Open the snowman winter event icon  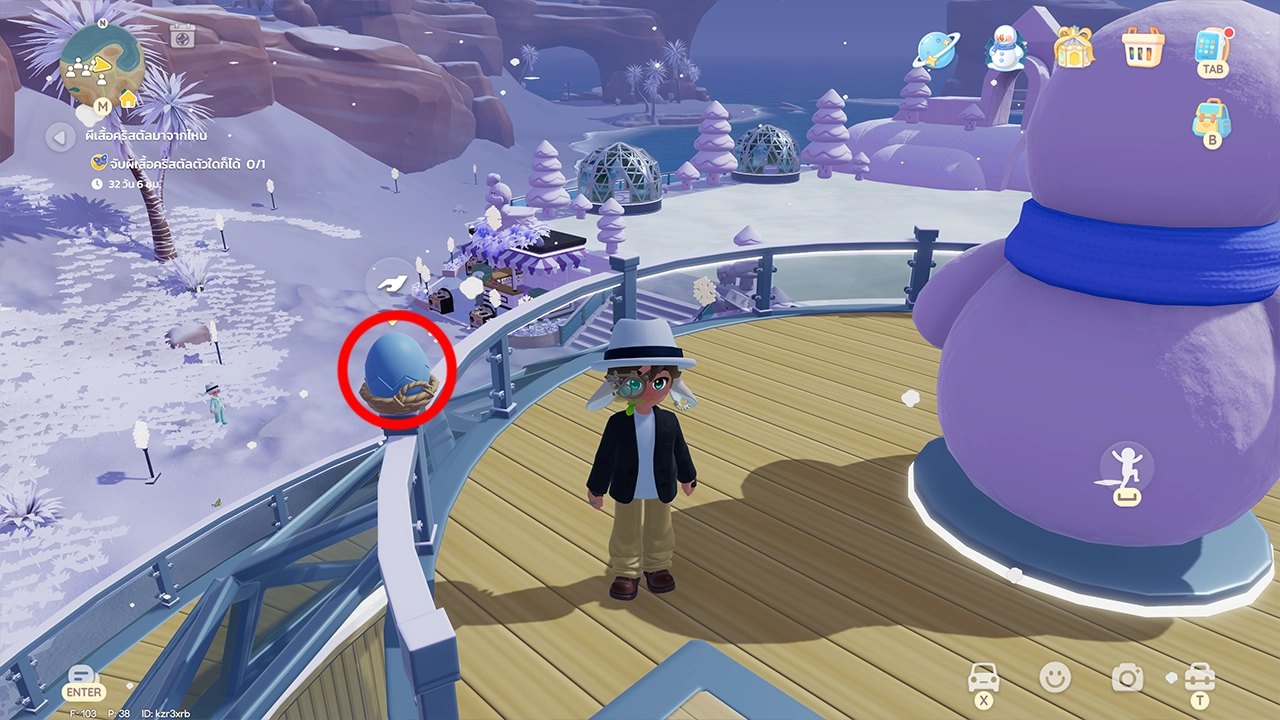point(1005,49)
